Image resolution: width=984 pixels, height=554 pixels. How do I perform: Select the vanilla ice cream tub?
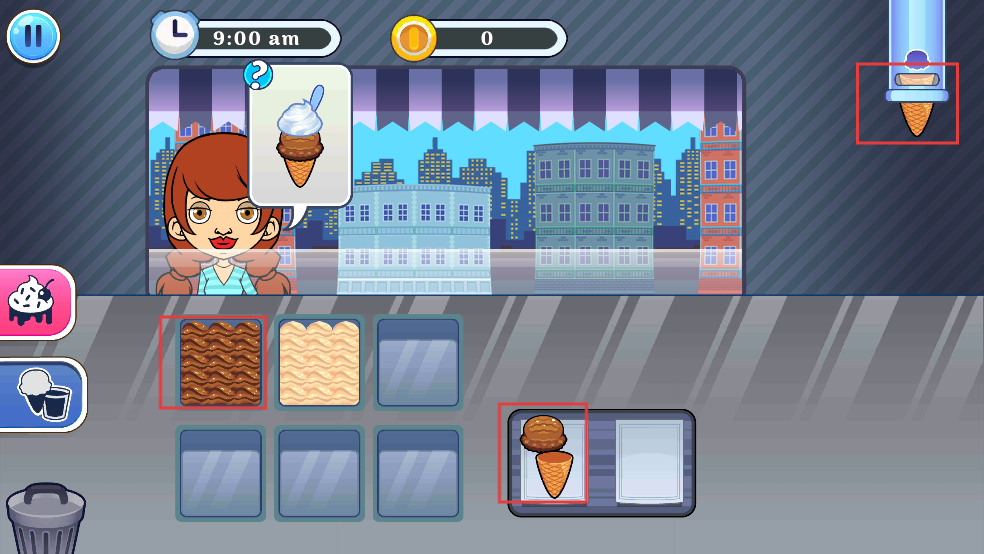319,362
